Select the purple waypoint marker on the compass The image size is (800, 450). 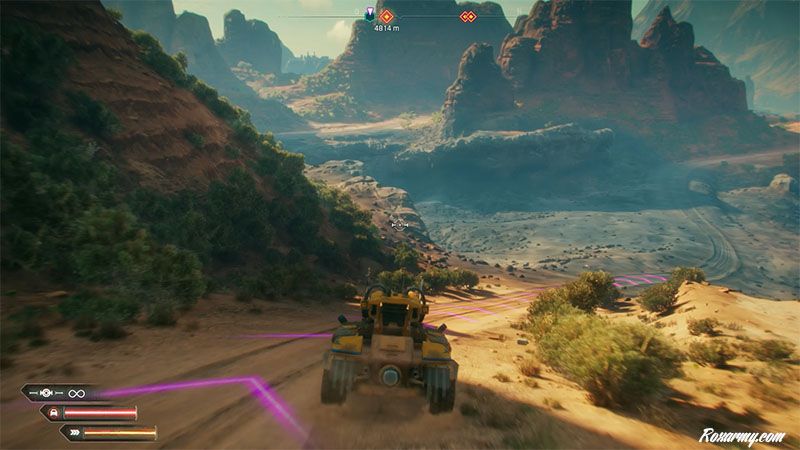tap(369, 15)
